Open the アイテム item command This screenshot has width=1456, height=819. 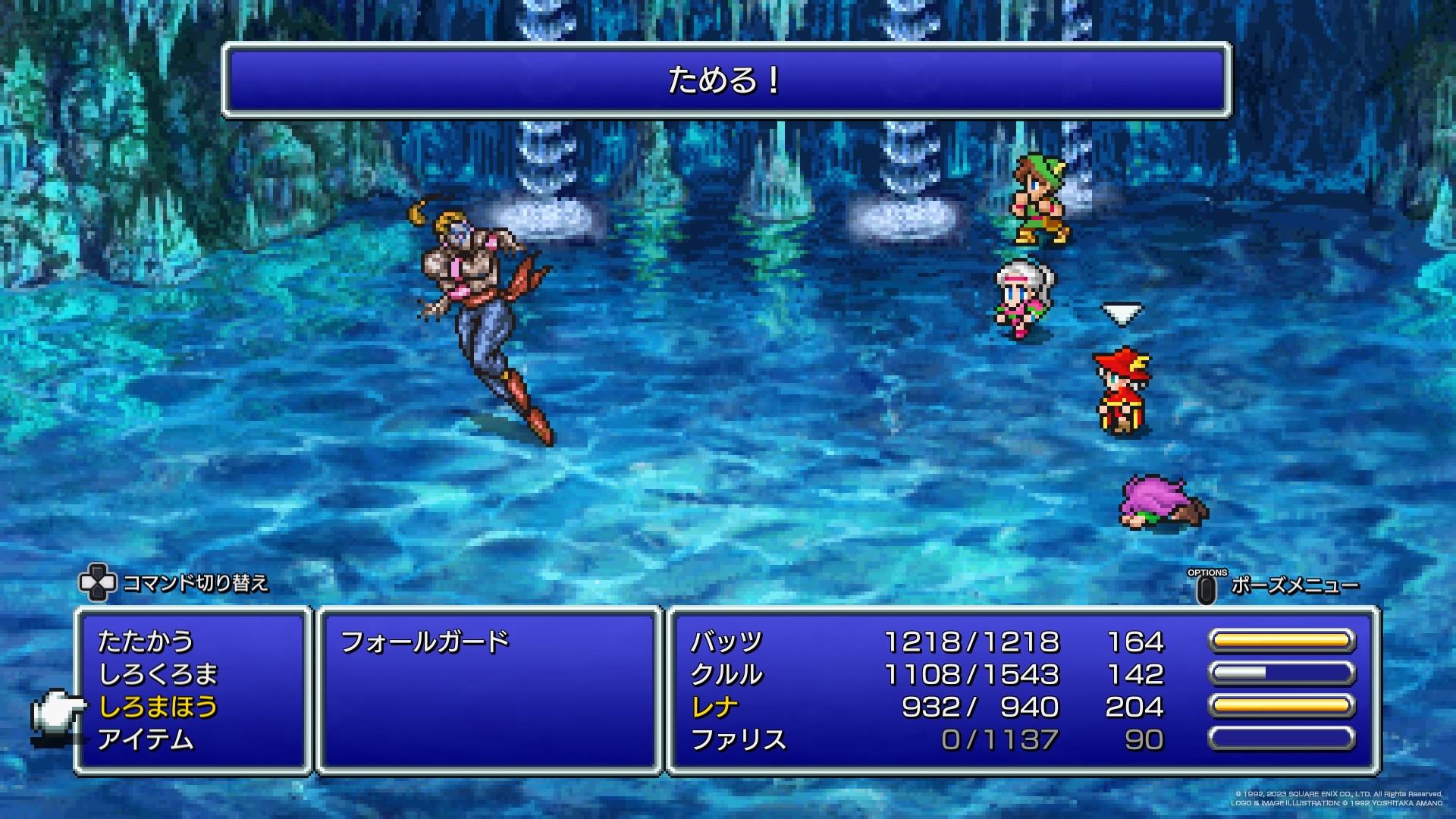[x=146, y=739]
